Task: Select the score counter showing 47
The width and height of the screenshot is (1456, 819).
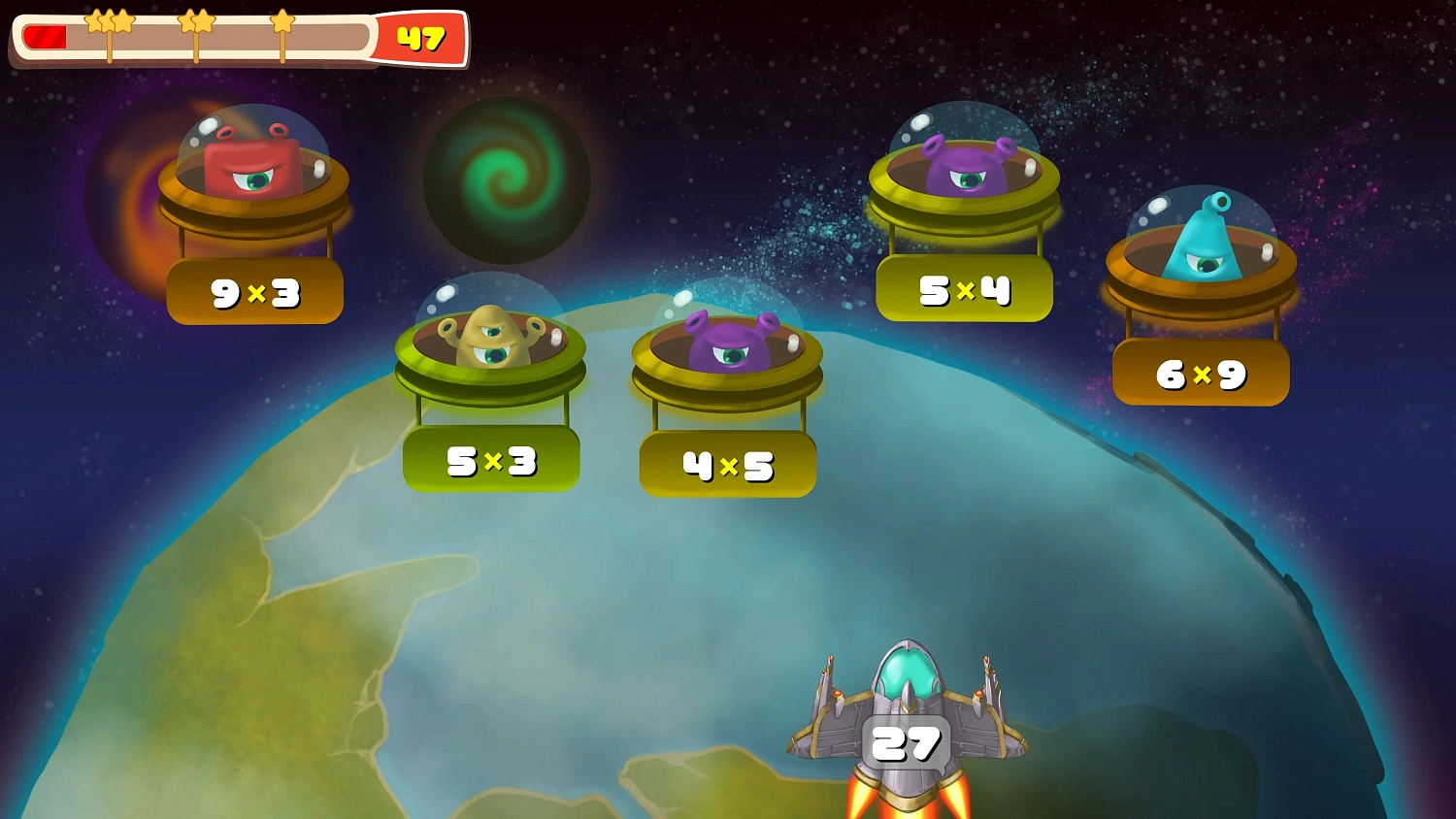Action: (x=421, y=40)
